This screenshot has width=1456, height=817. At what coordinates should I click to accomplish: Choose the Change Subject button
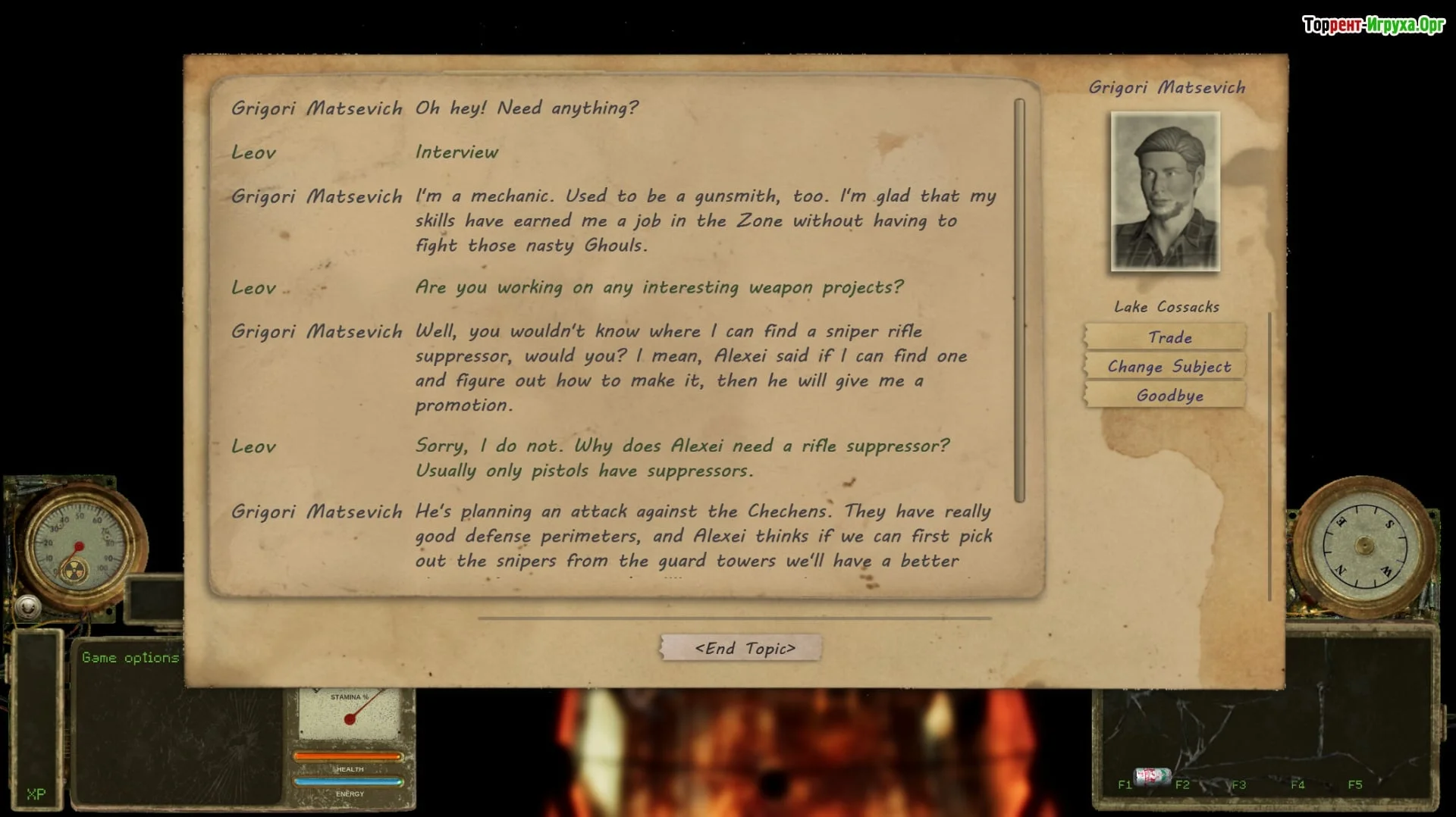point(1169,367)
